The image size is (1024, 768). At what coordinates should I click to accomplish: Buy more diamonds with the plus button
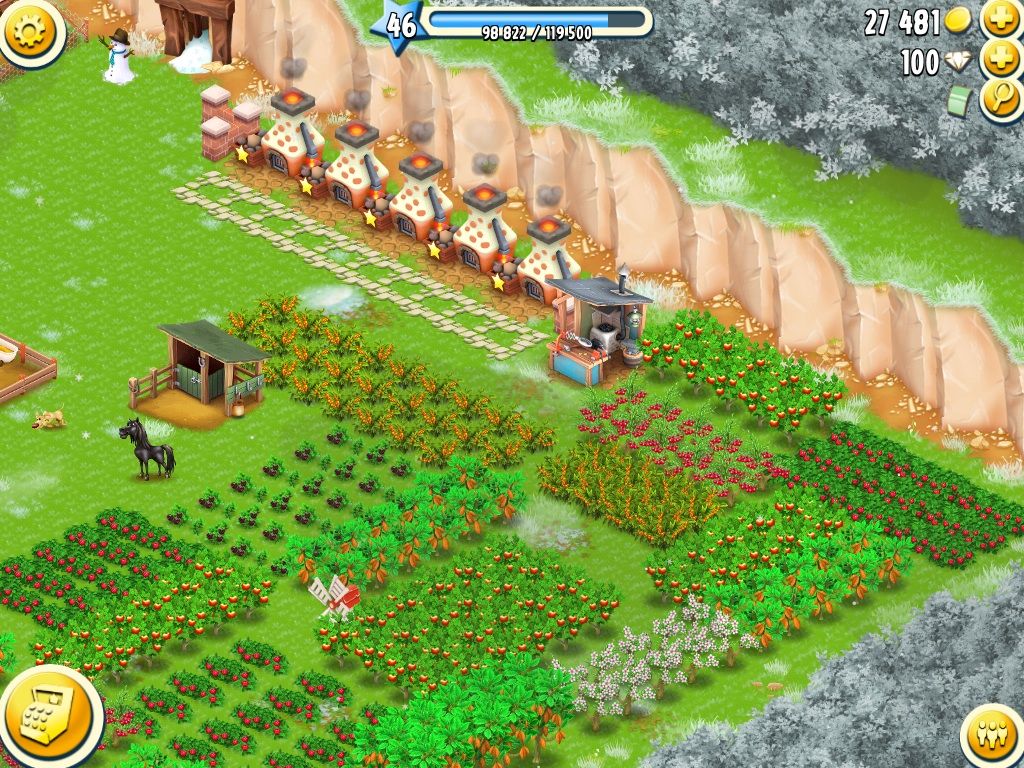click(1000, 60)
